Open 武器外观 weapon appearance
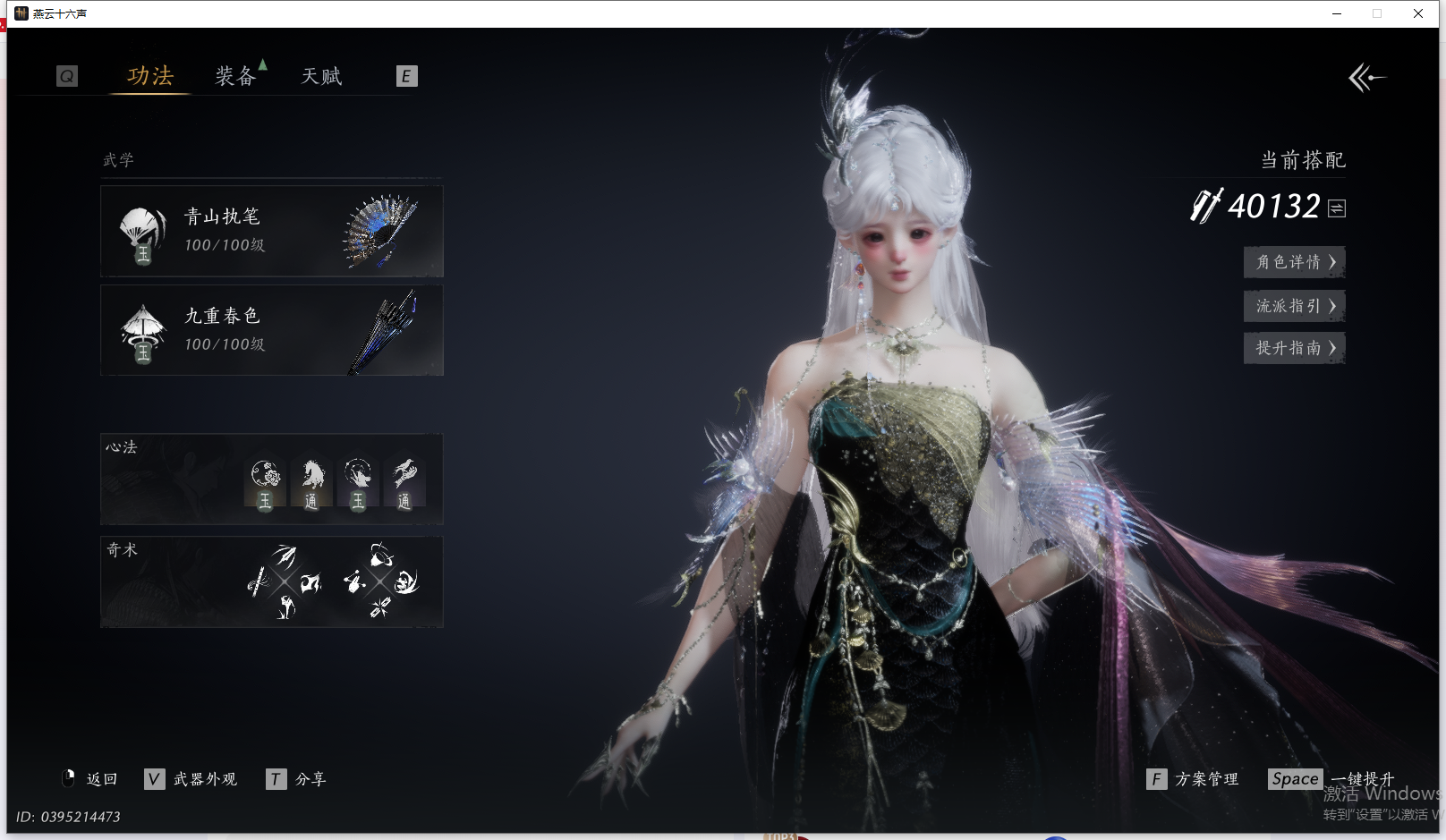 pyautogui.click(x=191, y=779)
